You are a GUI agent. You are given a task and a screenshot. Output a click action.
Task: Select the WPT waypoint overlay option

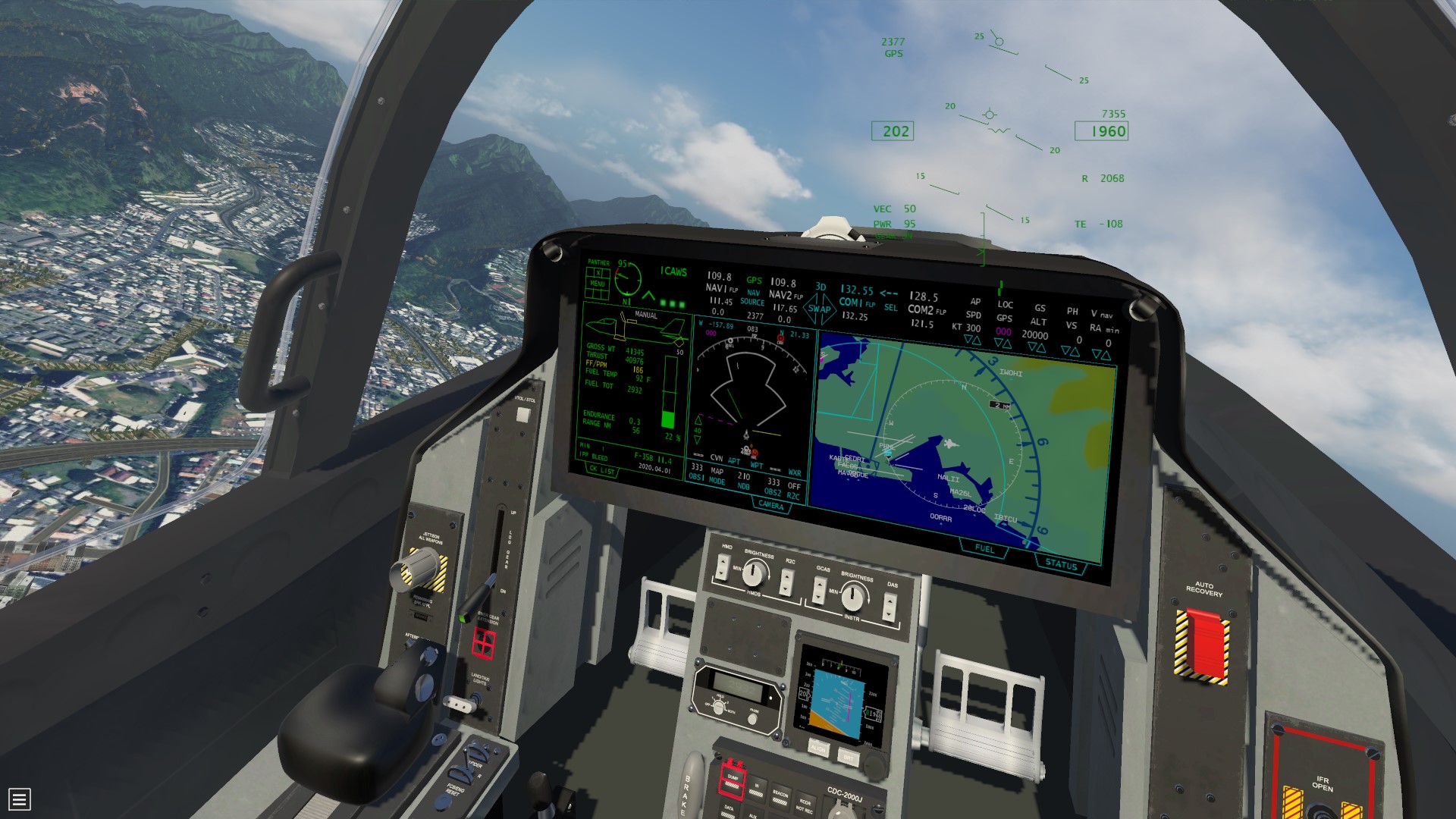coord(756,465)
